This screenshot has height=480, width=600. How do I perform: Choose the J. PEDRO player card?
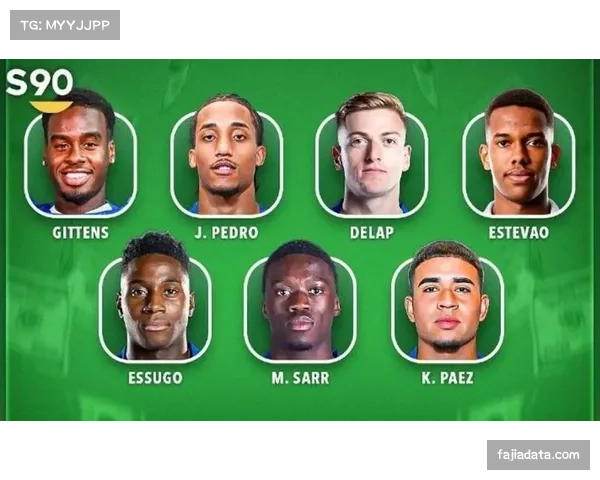click(x=227, y=160)
